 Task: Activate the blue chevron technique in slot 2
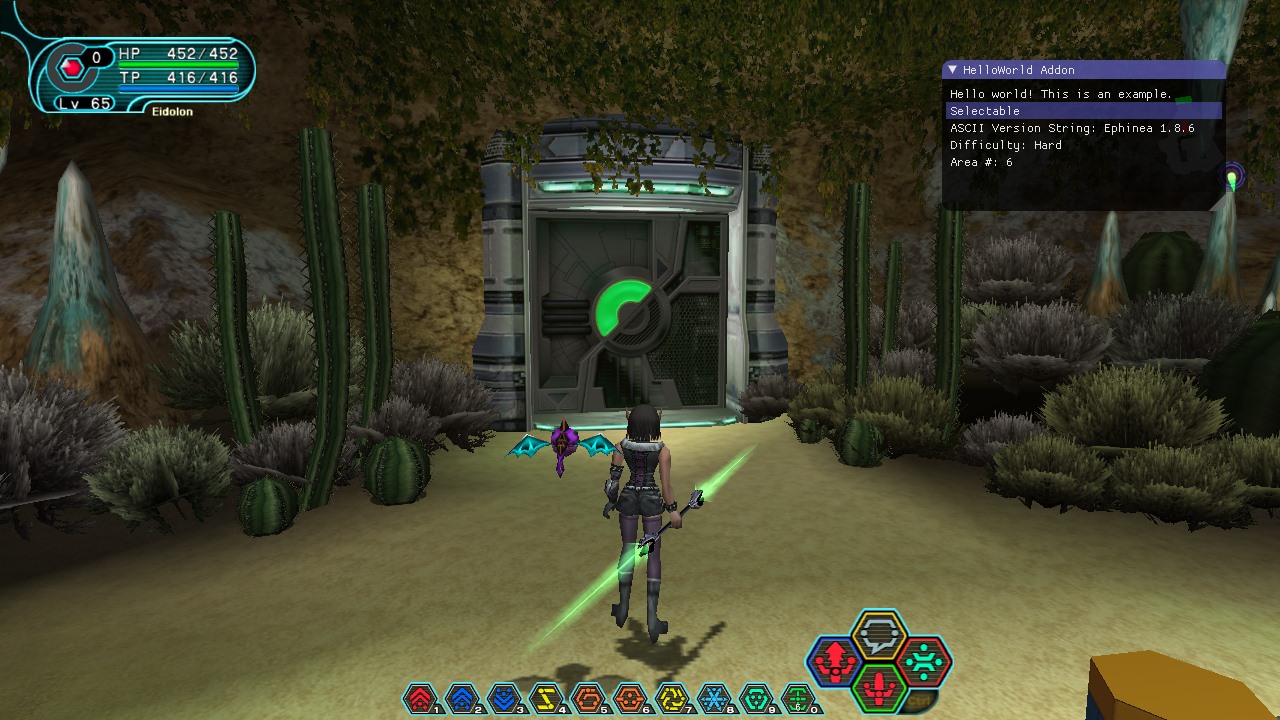(462, 698)
